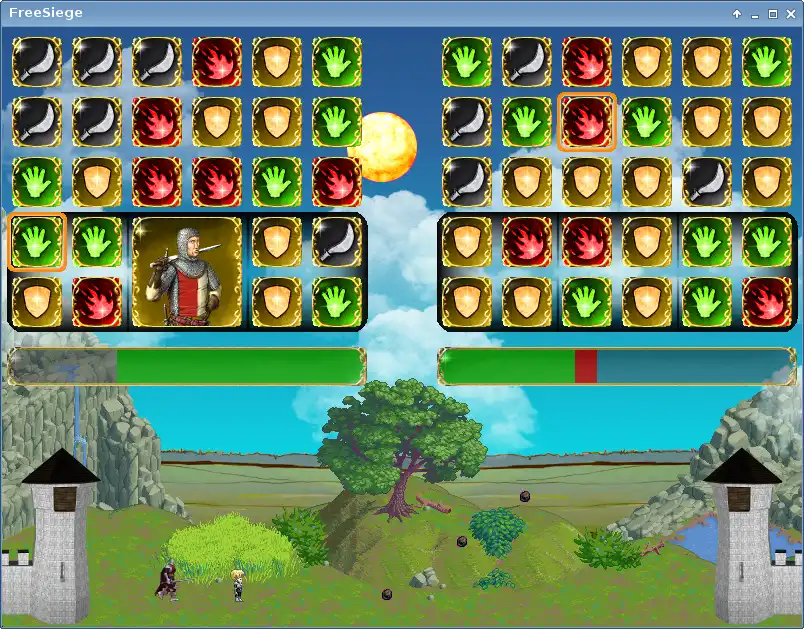Close the FreeSiege window
Viewport: 804px width, 629px height.
click(789, 14)
